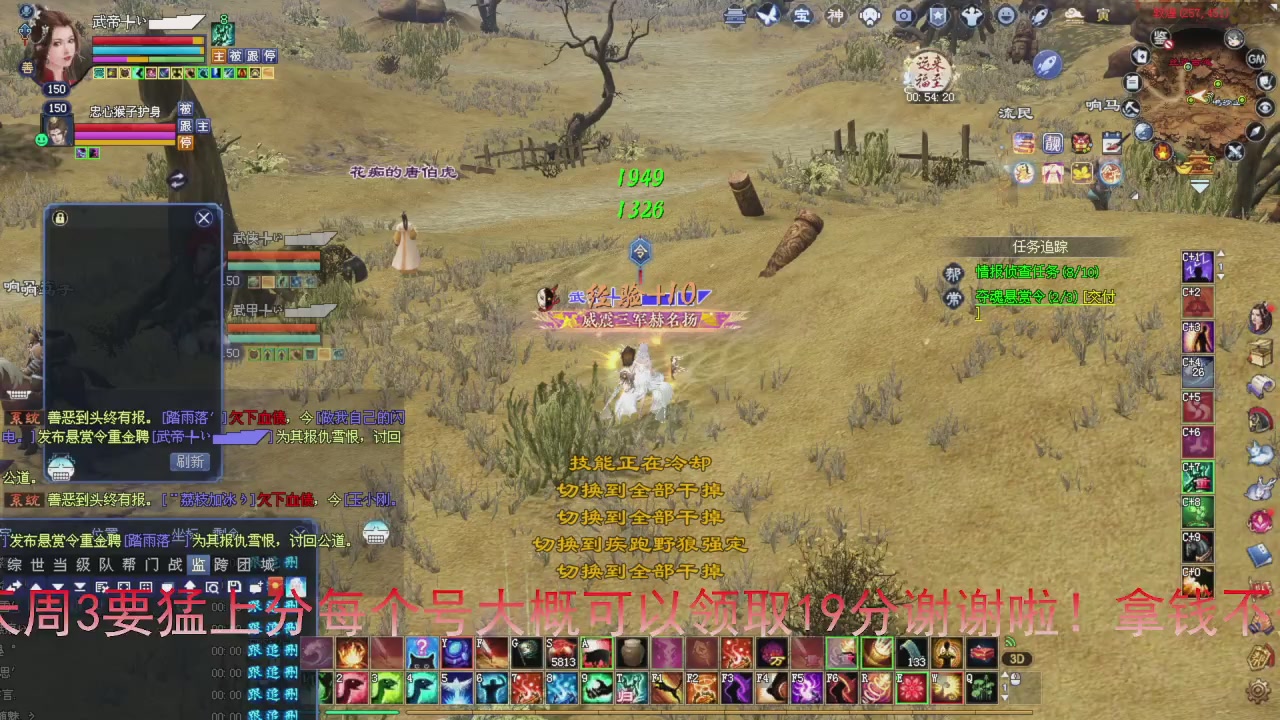Toggle 跟 follow on the pet frame
Viewport: 1280px width, 720px height.
[x=186, y=126]
